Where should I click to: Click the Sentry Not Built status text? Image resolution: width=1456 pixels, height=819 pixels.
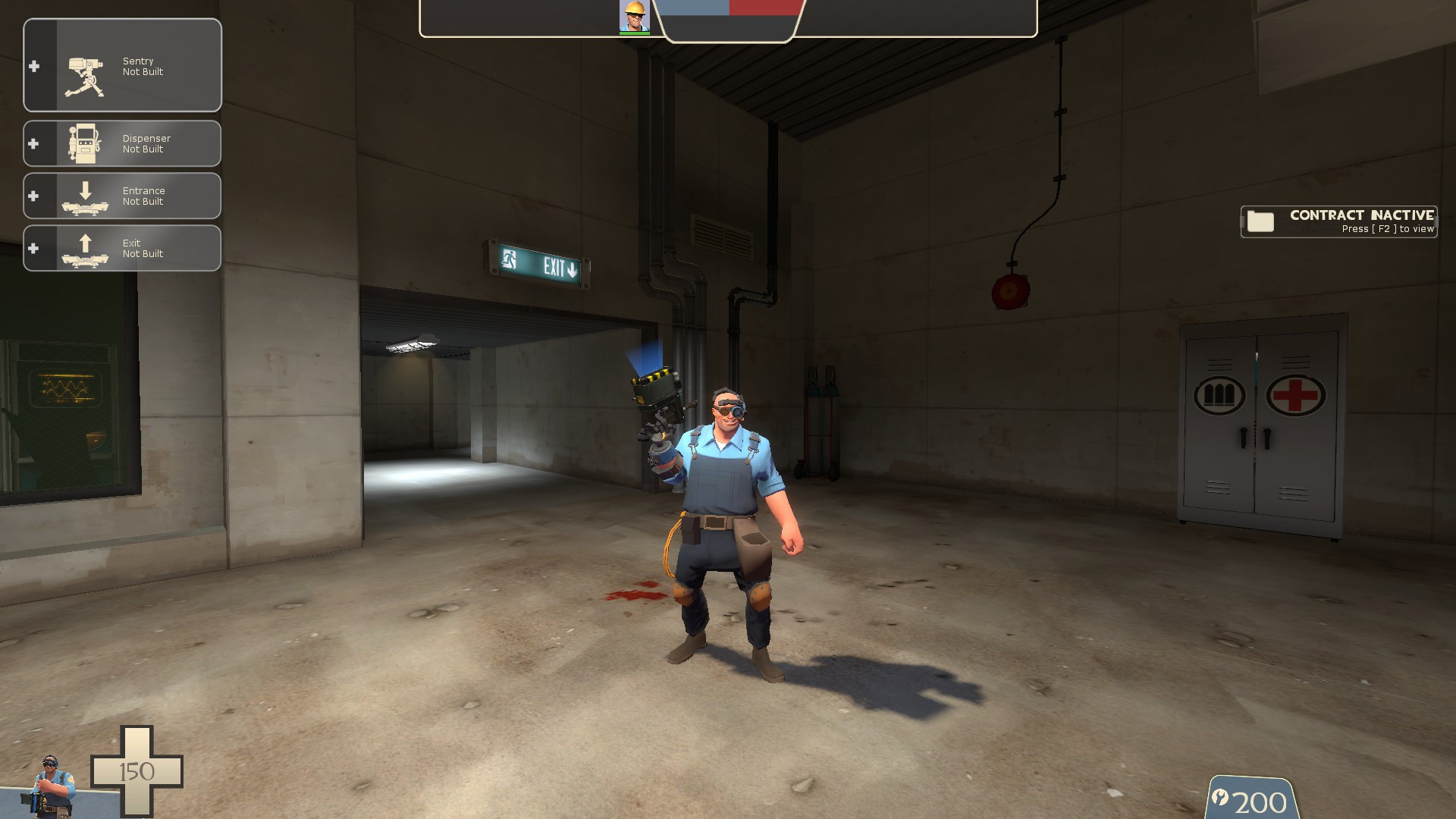click(x=144, y=66)
